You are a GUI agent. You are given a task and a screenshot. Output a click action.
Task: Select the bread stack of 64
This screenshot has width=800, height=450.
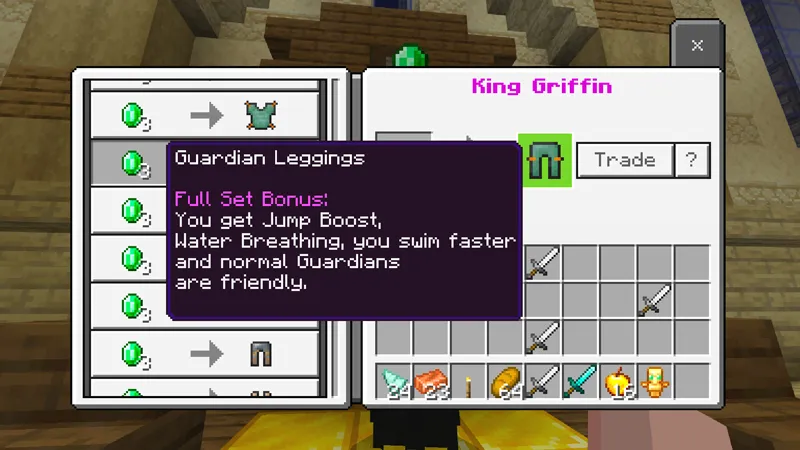tap(506, 381)
